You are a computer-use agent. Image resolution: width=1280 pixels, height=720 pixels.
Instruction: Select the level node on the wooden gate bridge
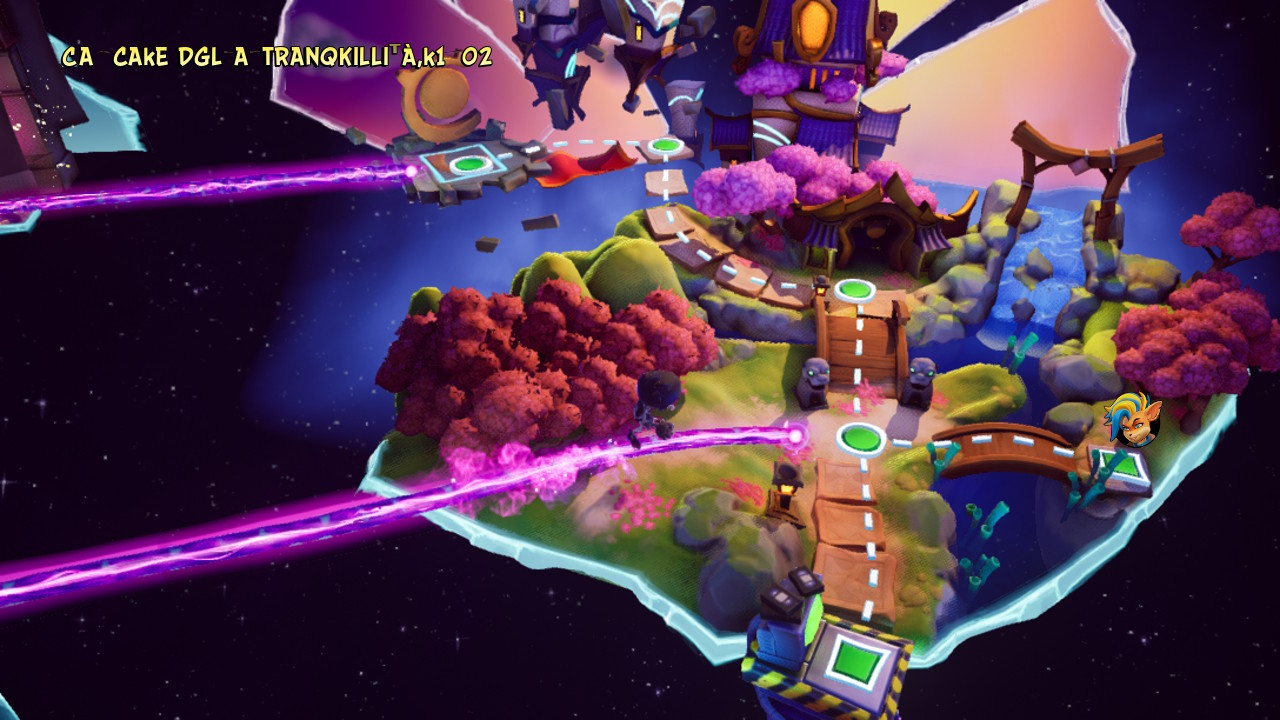(x=855, y=290)
